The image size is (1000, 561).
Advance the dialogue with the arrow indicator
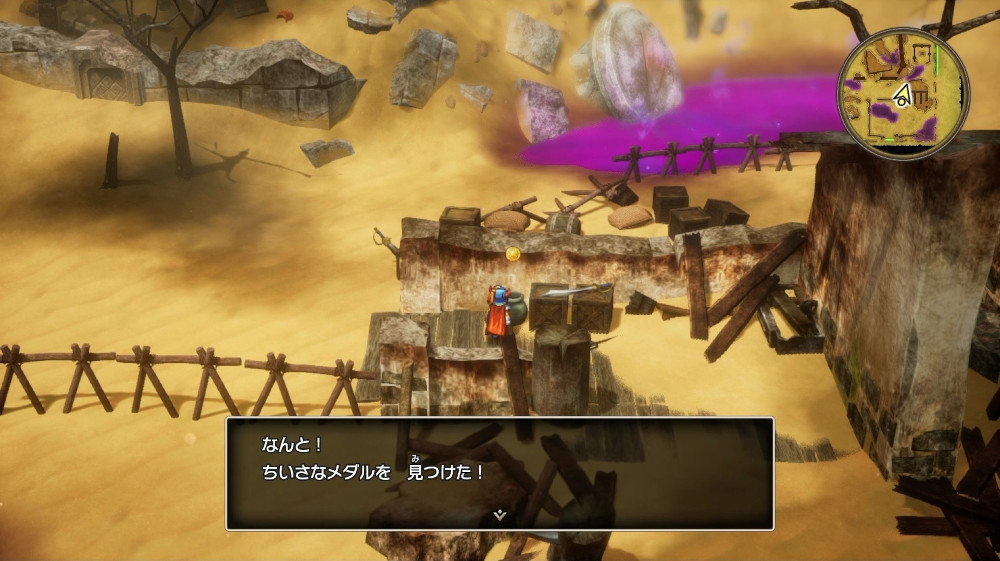500,515
